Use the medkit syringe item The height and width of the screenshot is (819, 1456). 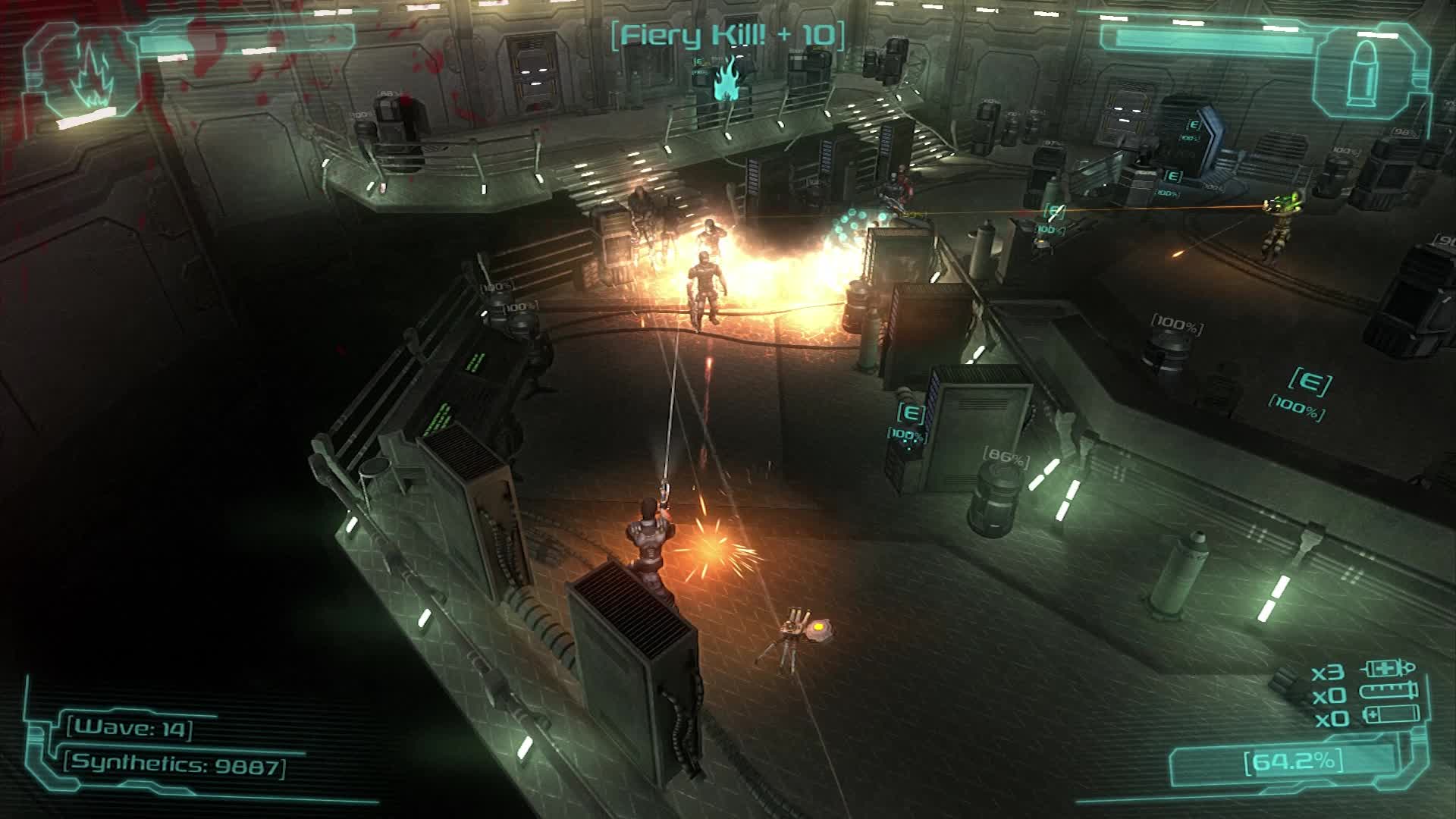[1390, 670]
